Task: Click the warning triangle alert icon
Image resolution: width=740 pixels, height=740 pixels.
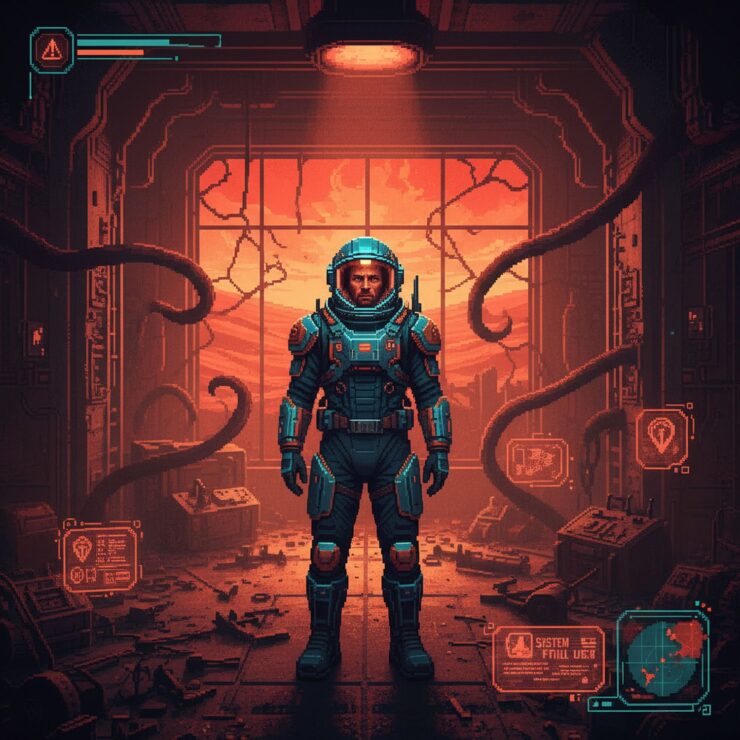Action: 52,49
